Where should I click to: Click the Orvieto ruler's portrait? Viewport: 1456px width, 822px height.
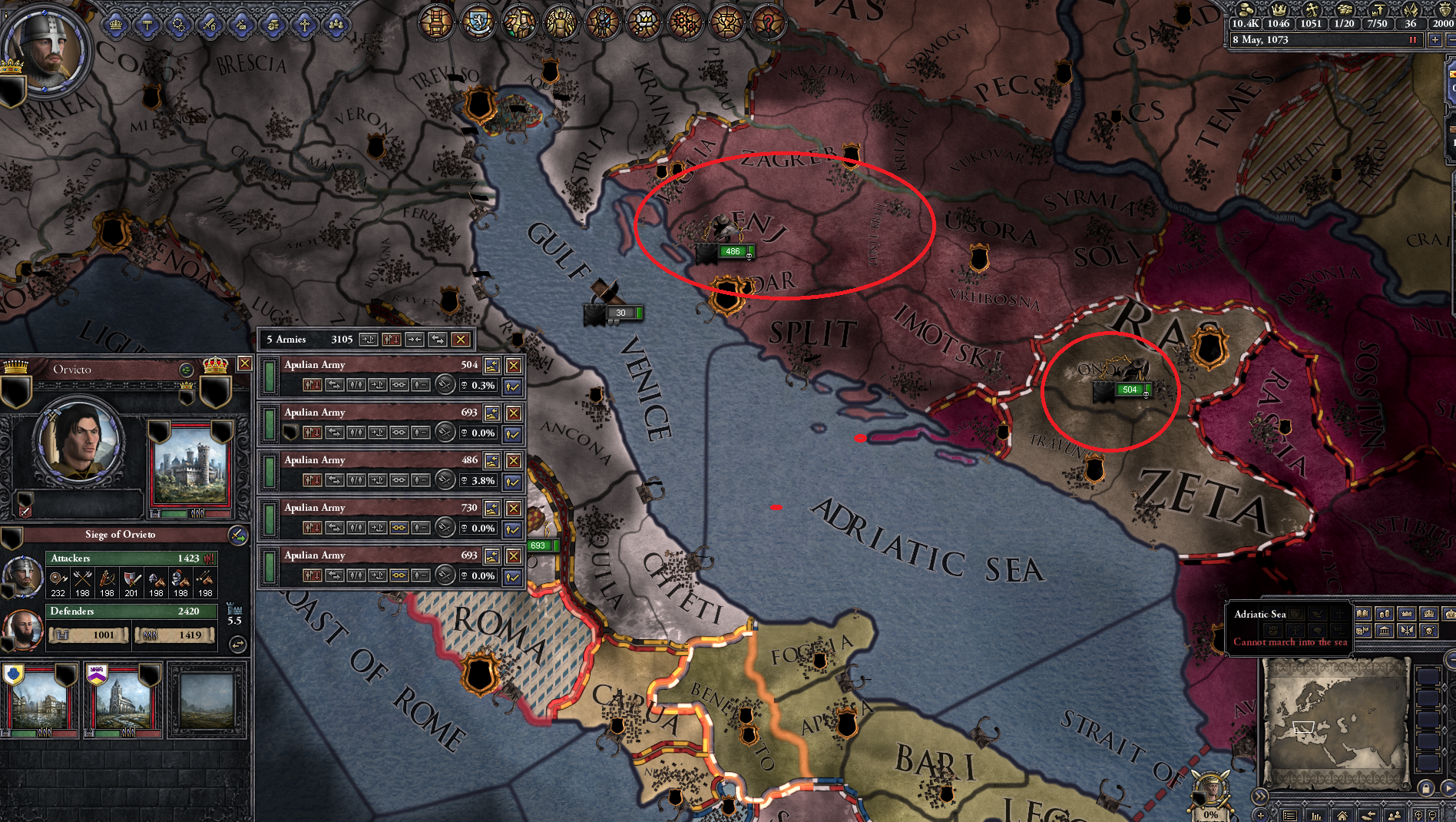tap(78, 439)
